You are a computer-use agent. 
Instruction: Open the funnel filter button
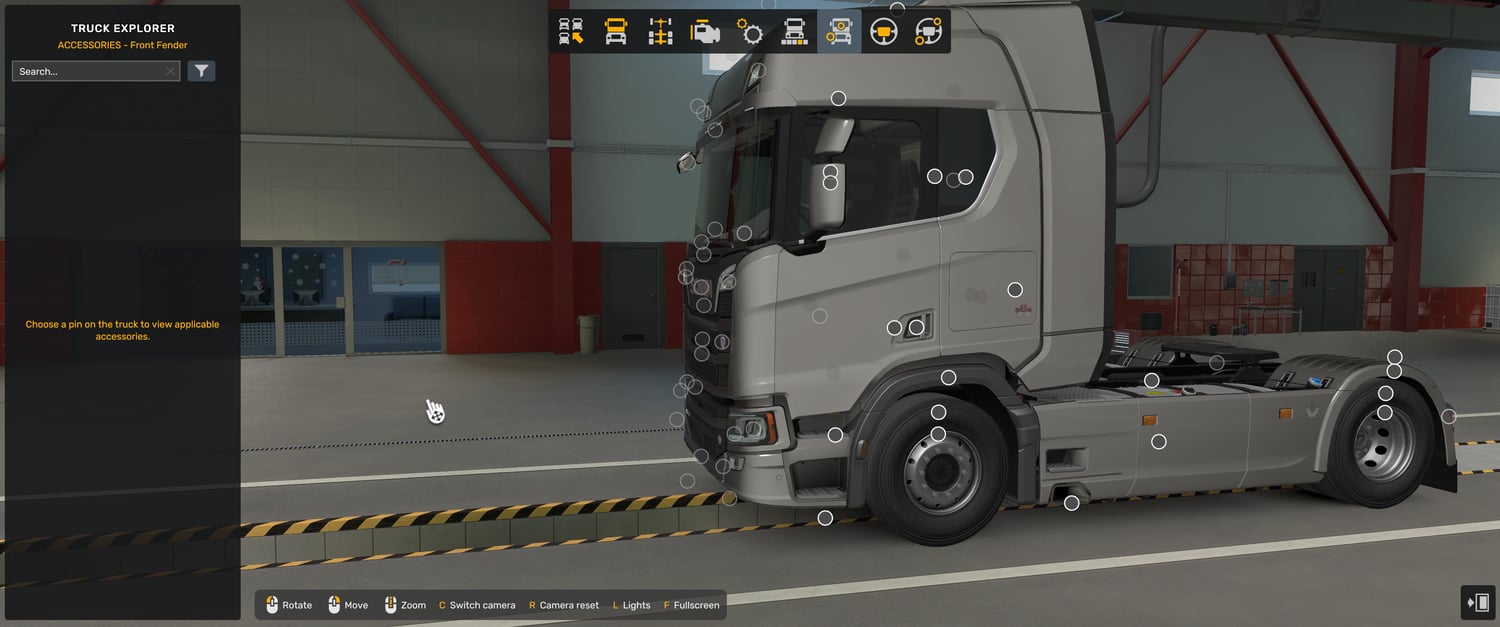(x=201, y=71)
